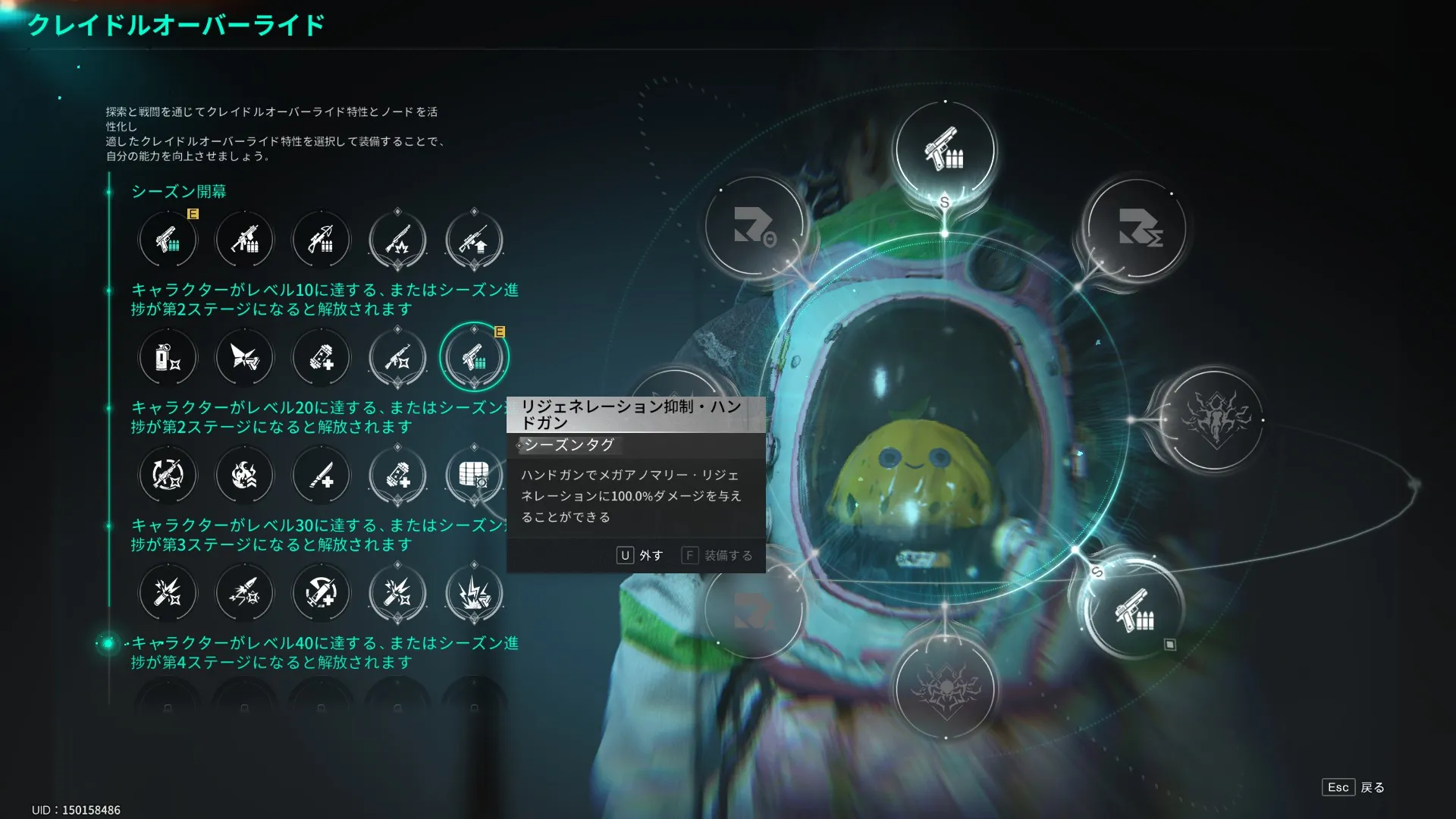Image resolution: width=1456 pixels, height=819 pixels.
Task: Open the Theta-marked override node slot
Action: [x=754, y=227]
